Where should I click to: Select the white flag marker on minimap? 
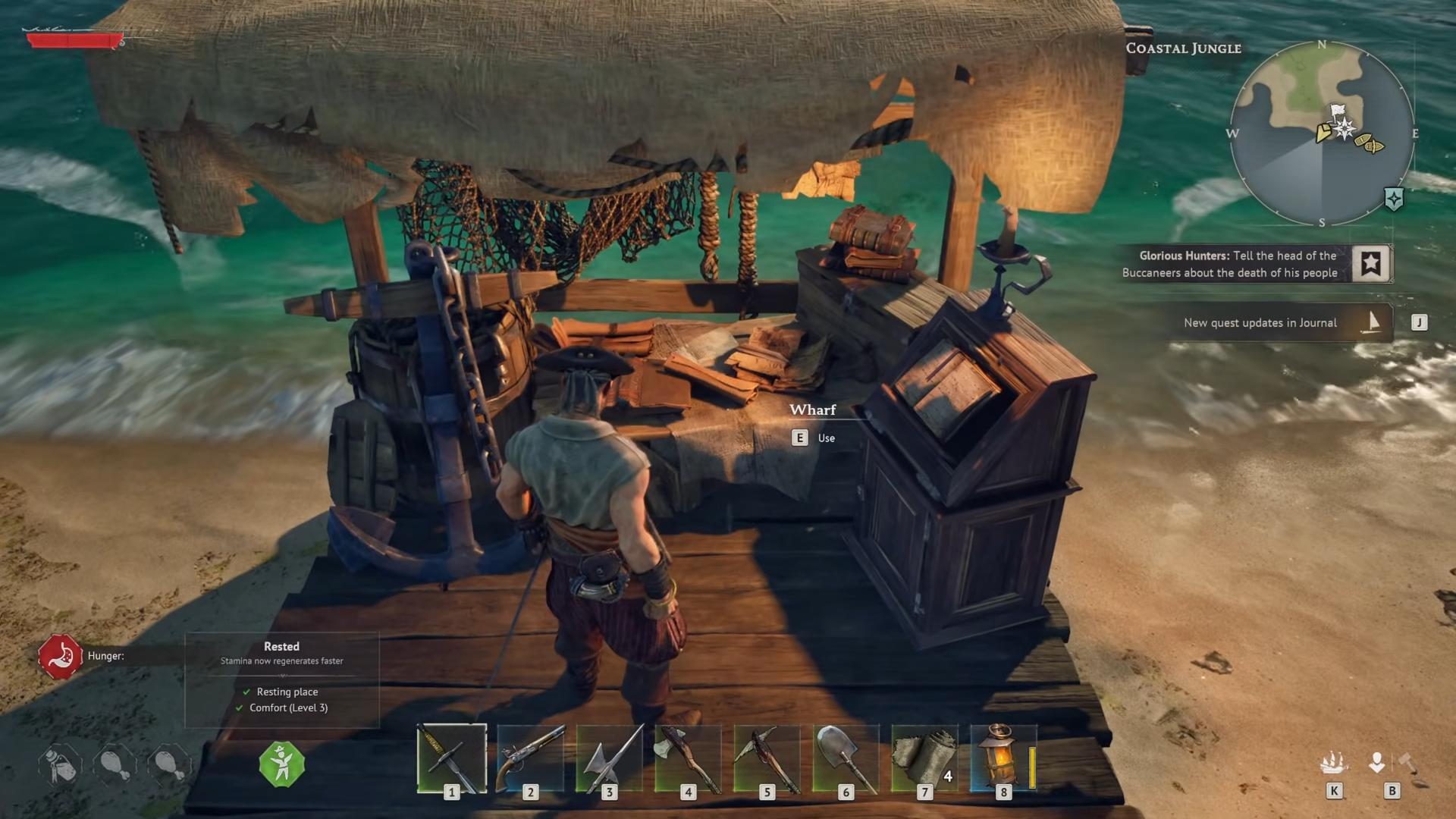[x=1338, y=111]
